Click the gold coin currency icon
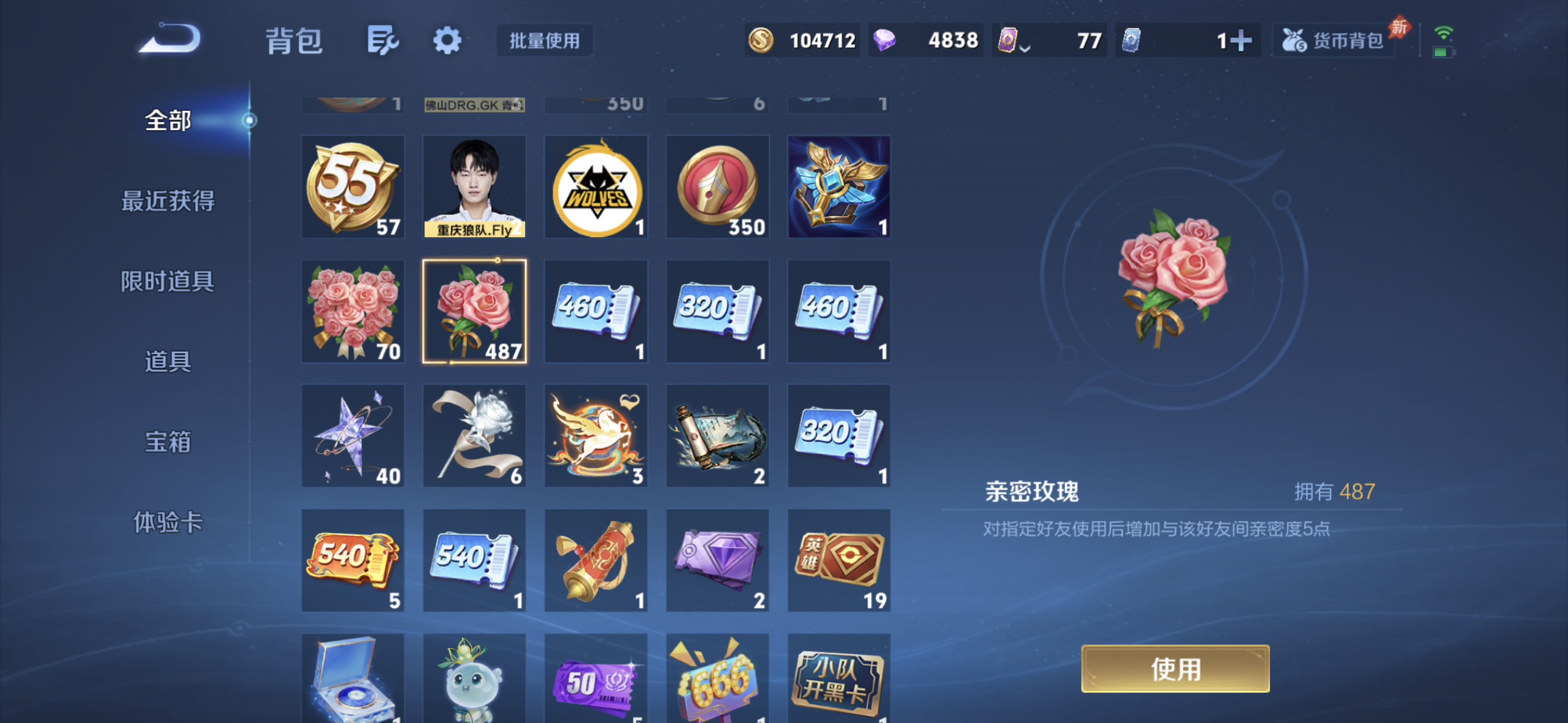The image size is (1568, 723). tap(761, 39)
